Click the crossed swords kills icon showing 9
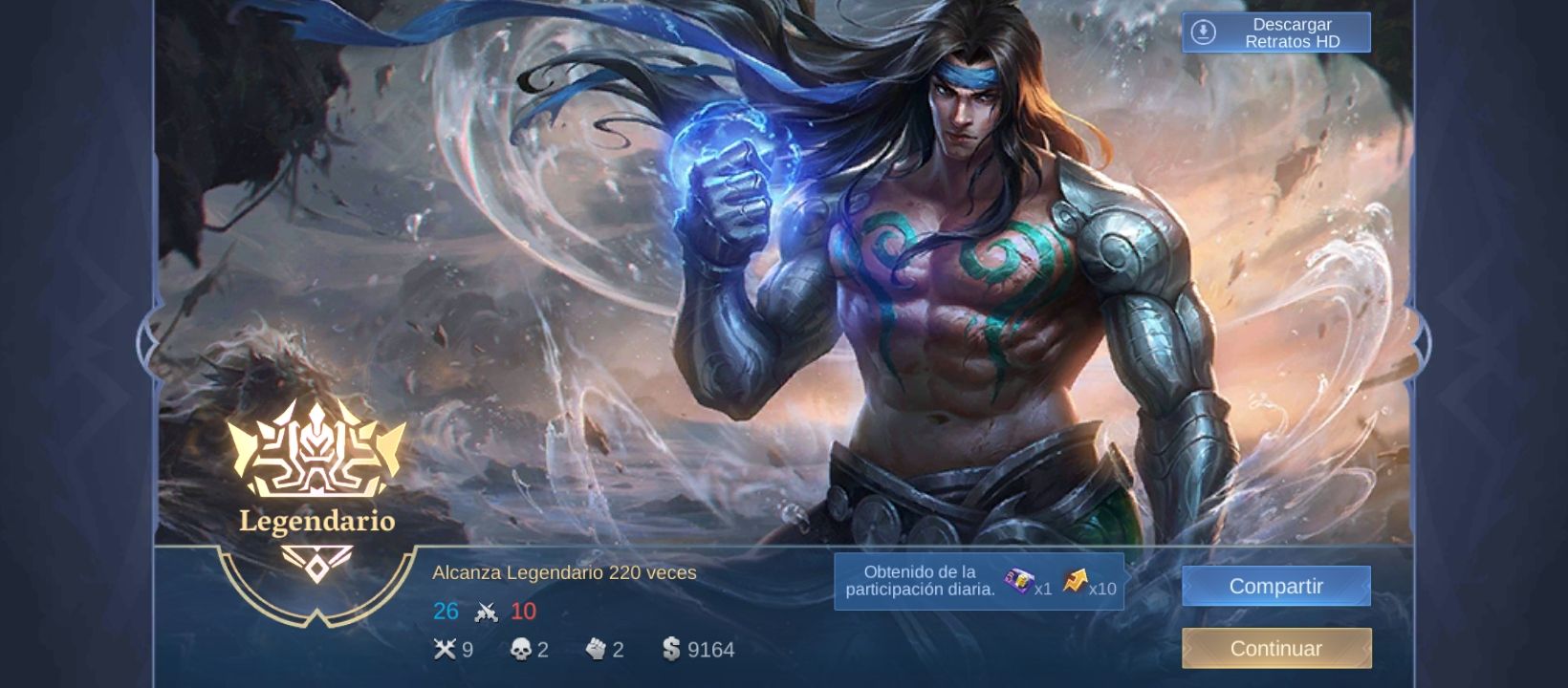 (x=445, y=650)
